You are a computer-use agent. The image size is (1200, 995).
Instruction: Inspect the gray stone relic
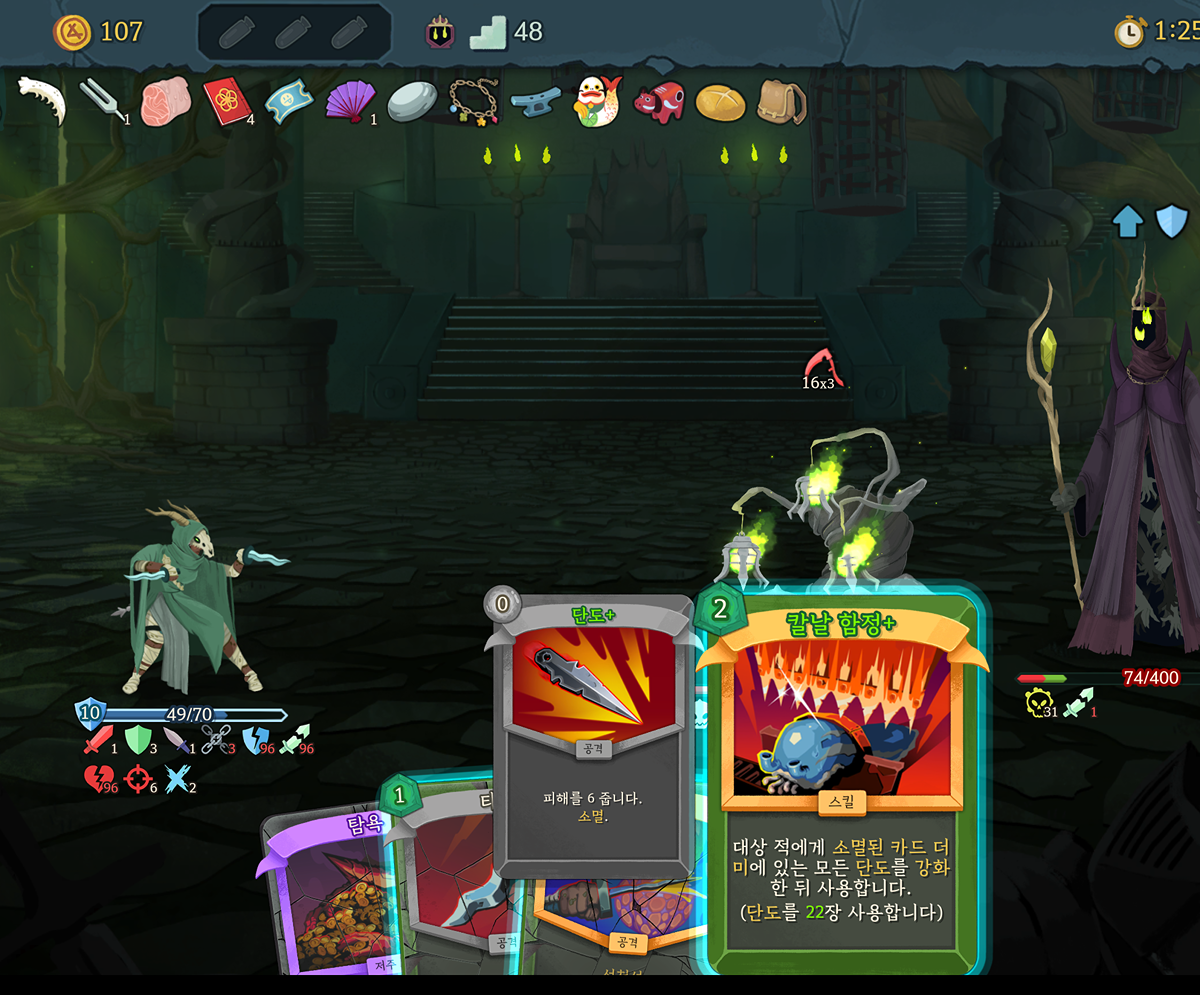[410, 102]
